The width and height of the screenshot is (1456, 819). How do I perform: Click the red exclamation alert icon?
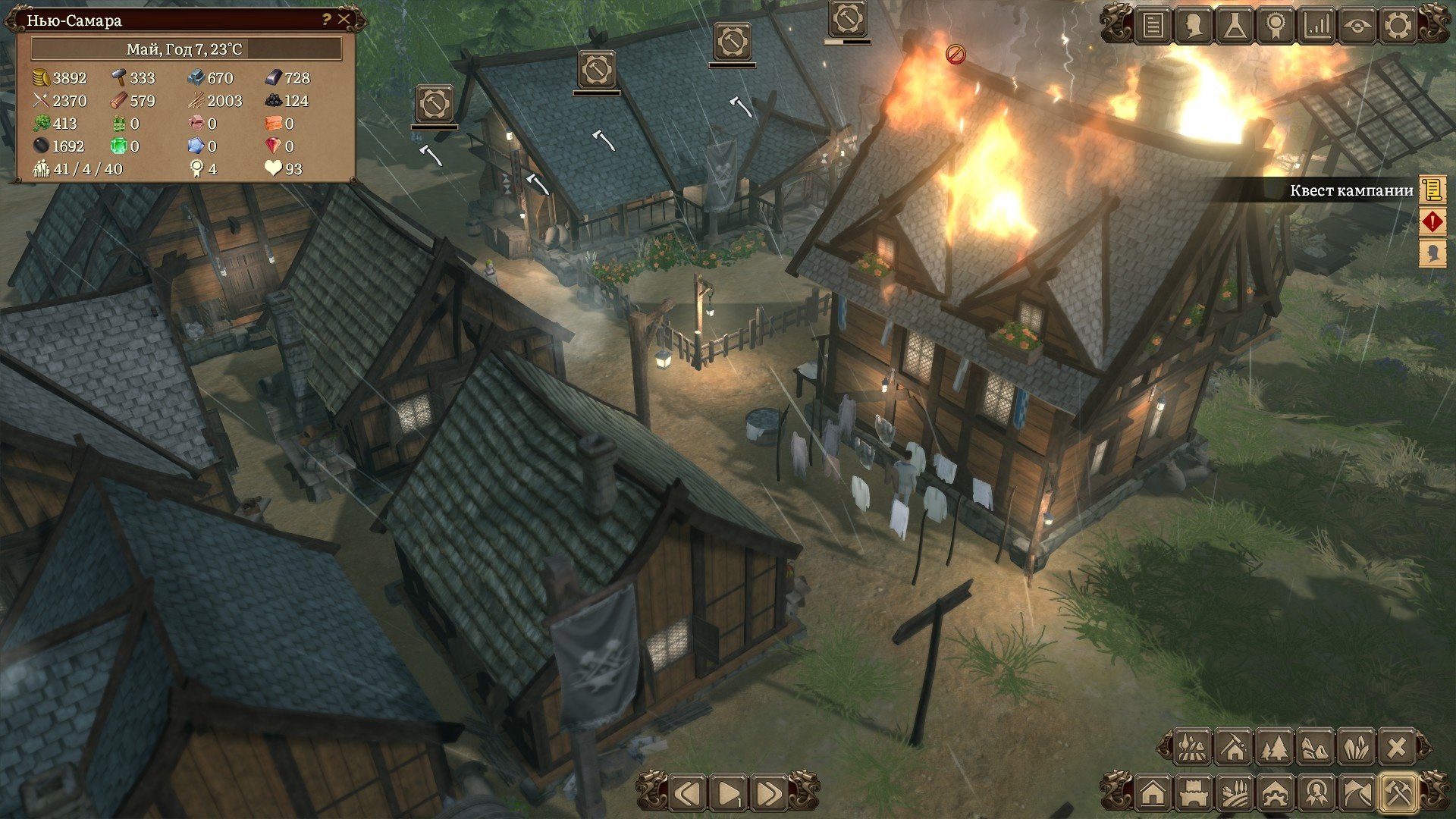coord(1432,221)
